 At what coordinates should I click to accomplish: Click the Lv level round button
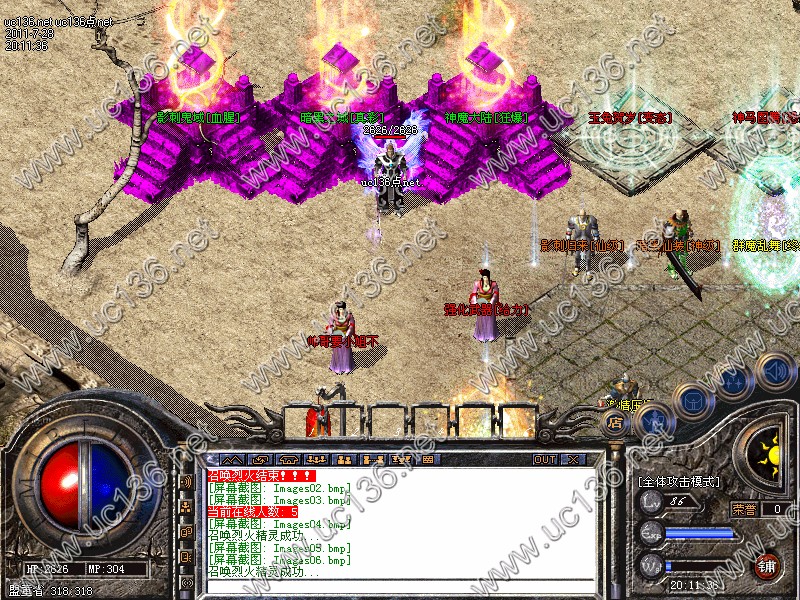(x=650, y=507)
